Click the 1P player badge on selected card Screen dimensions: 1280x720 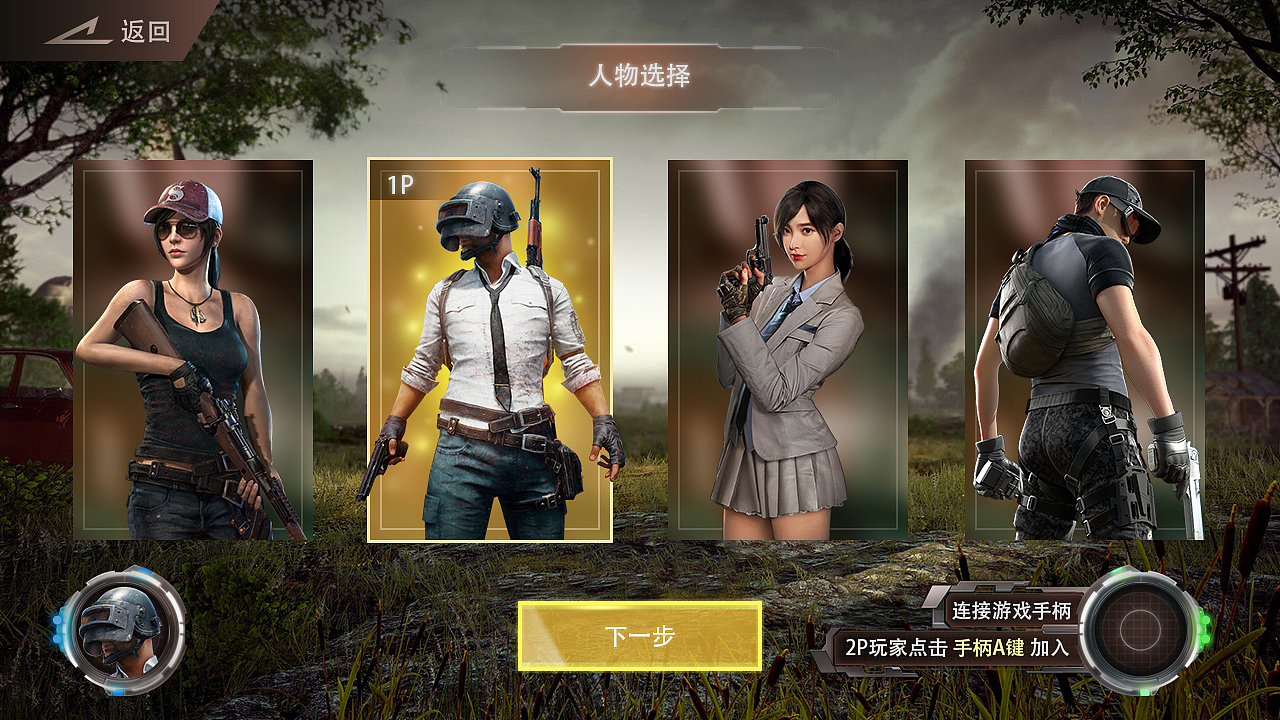point(399,184)
